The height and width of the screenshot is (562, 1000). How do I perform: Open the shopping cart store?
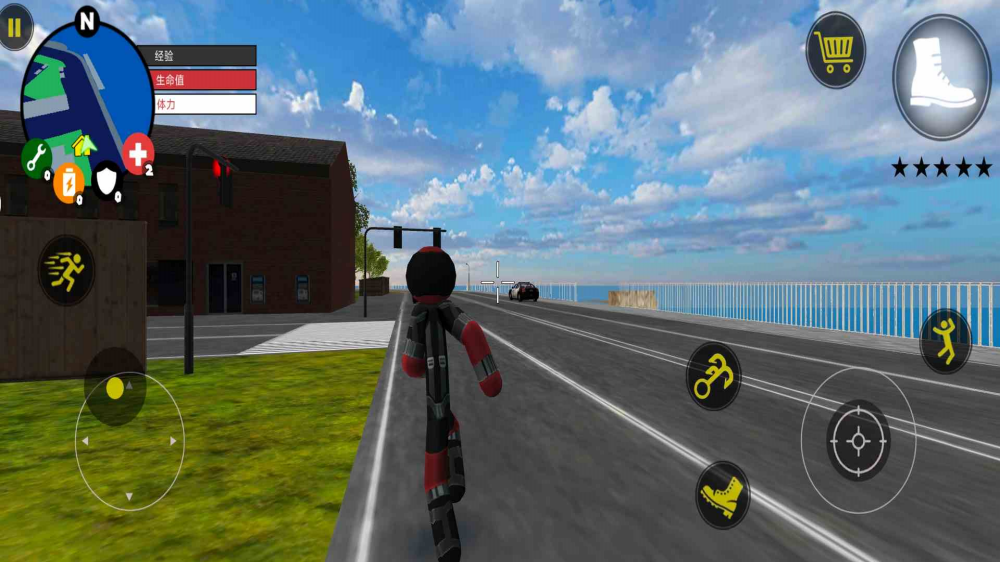tap(835, 50)
